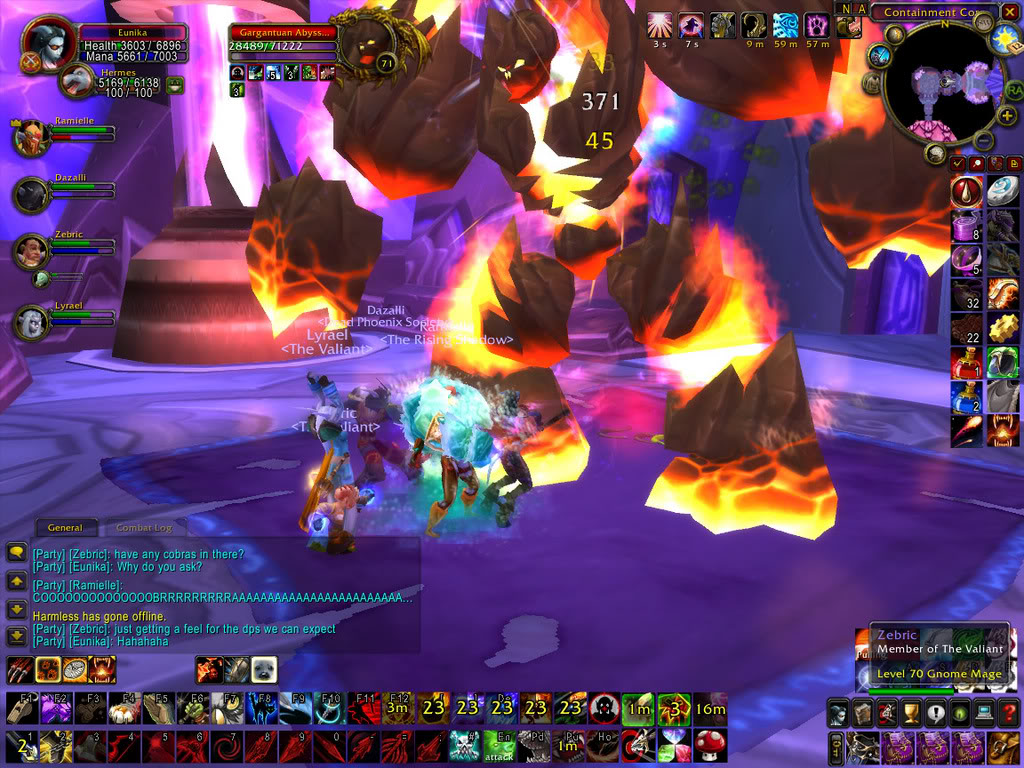The height and width of the screenshot is (768, 1024).
Task: Open the brown backpack bag slot
Action: point(1003,746)
